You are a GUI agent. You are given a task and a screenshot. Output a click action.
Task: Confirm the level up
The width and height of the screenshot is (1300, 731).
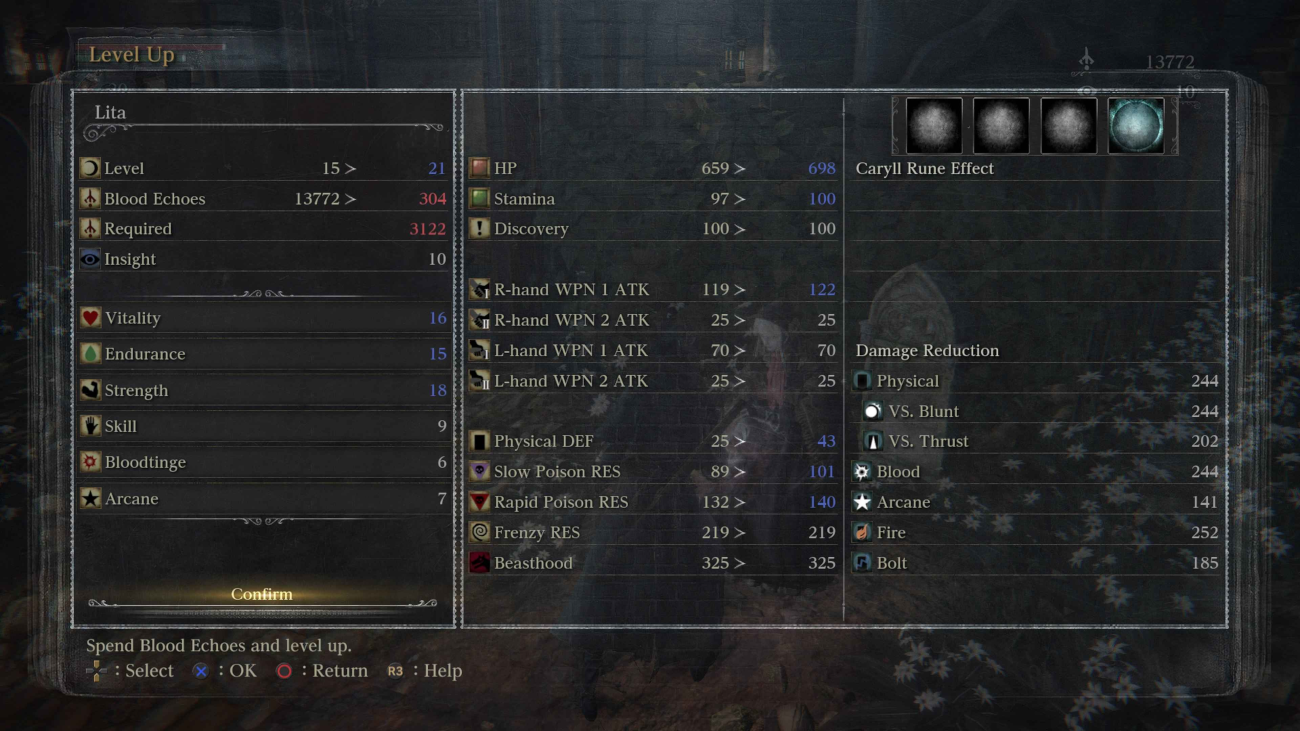pos(262,594)
